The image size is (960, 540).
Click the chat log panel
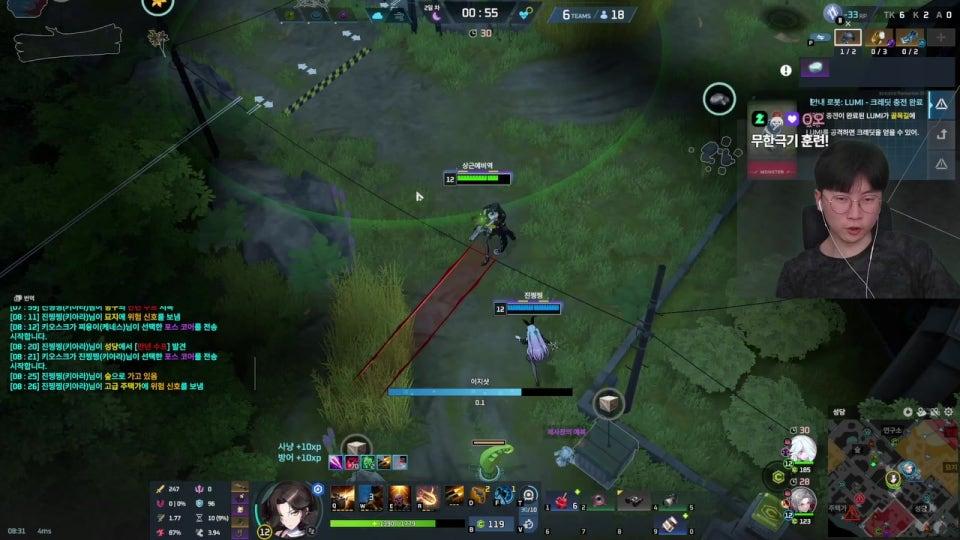(x=110, y=345)
